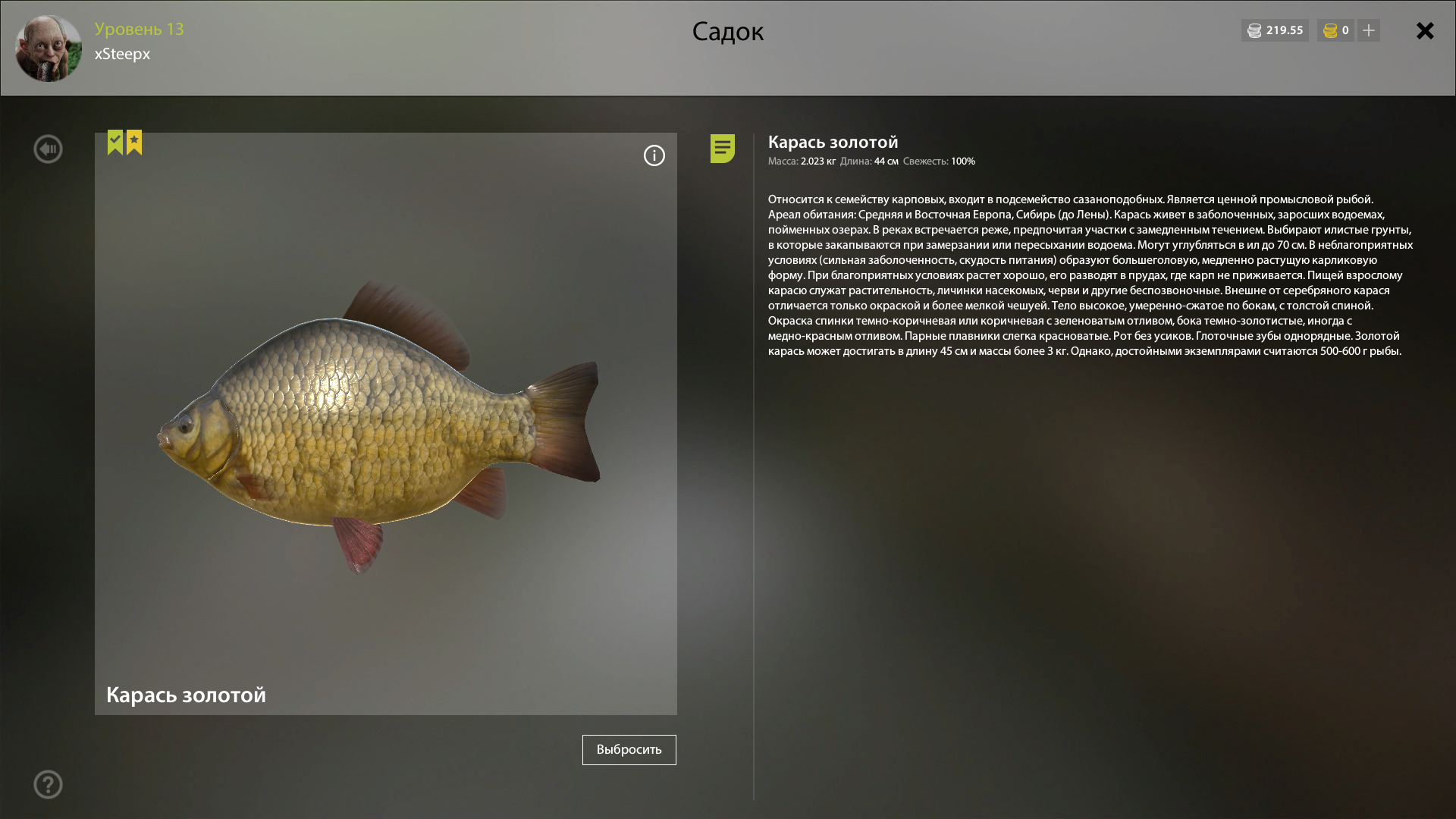Close the Садок screen with the X
This screenshot has height=819, width=1456.
(1425, 31)
